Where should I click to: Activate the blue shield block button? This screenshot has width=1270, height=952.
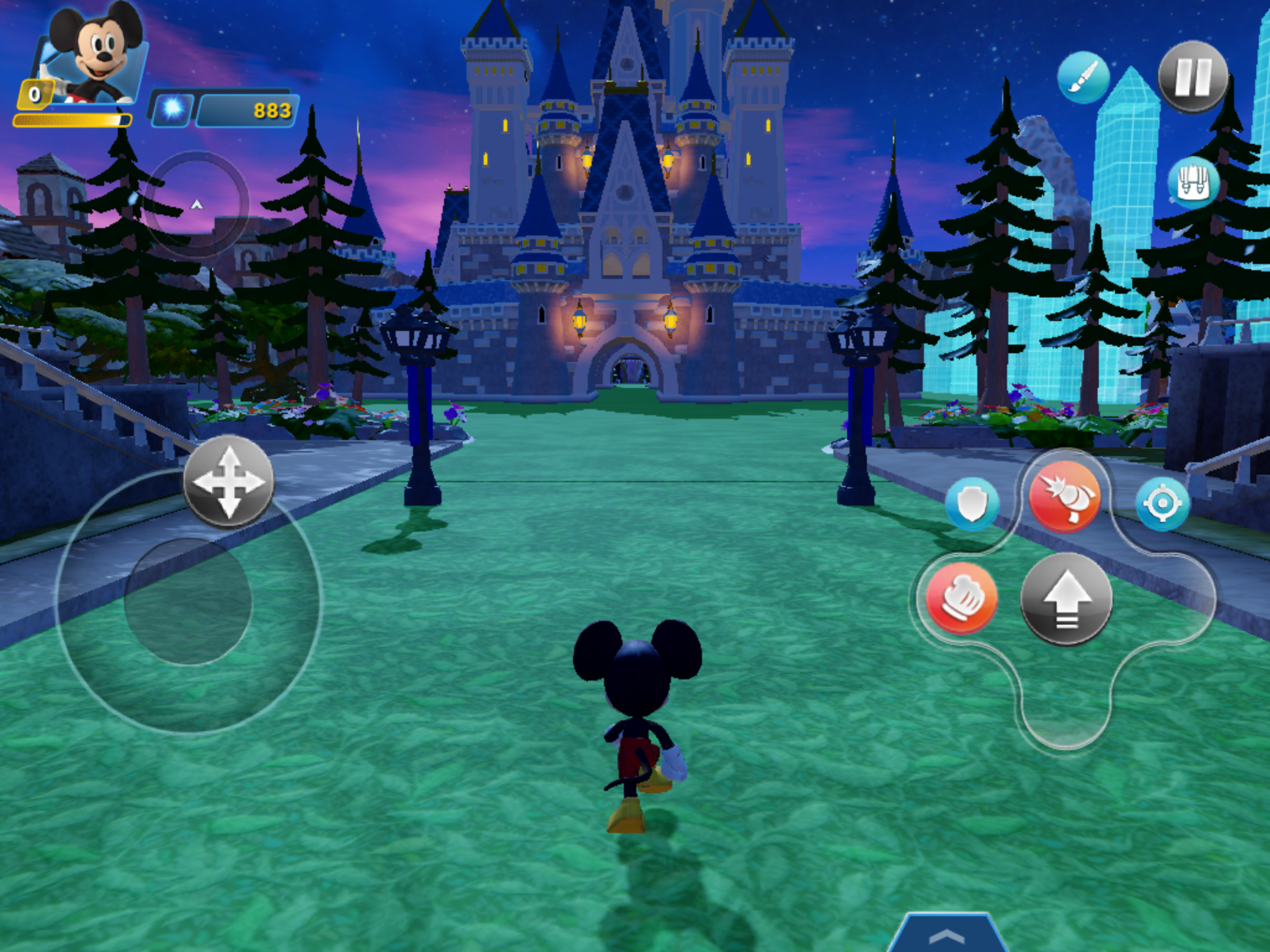(x=972, y=504)
